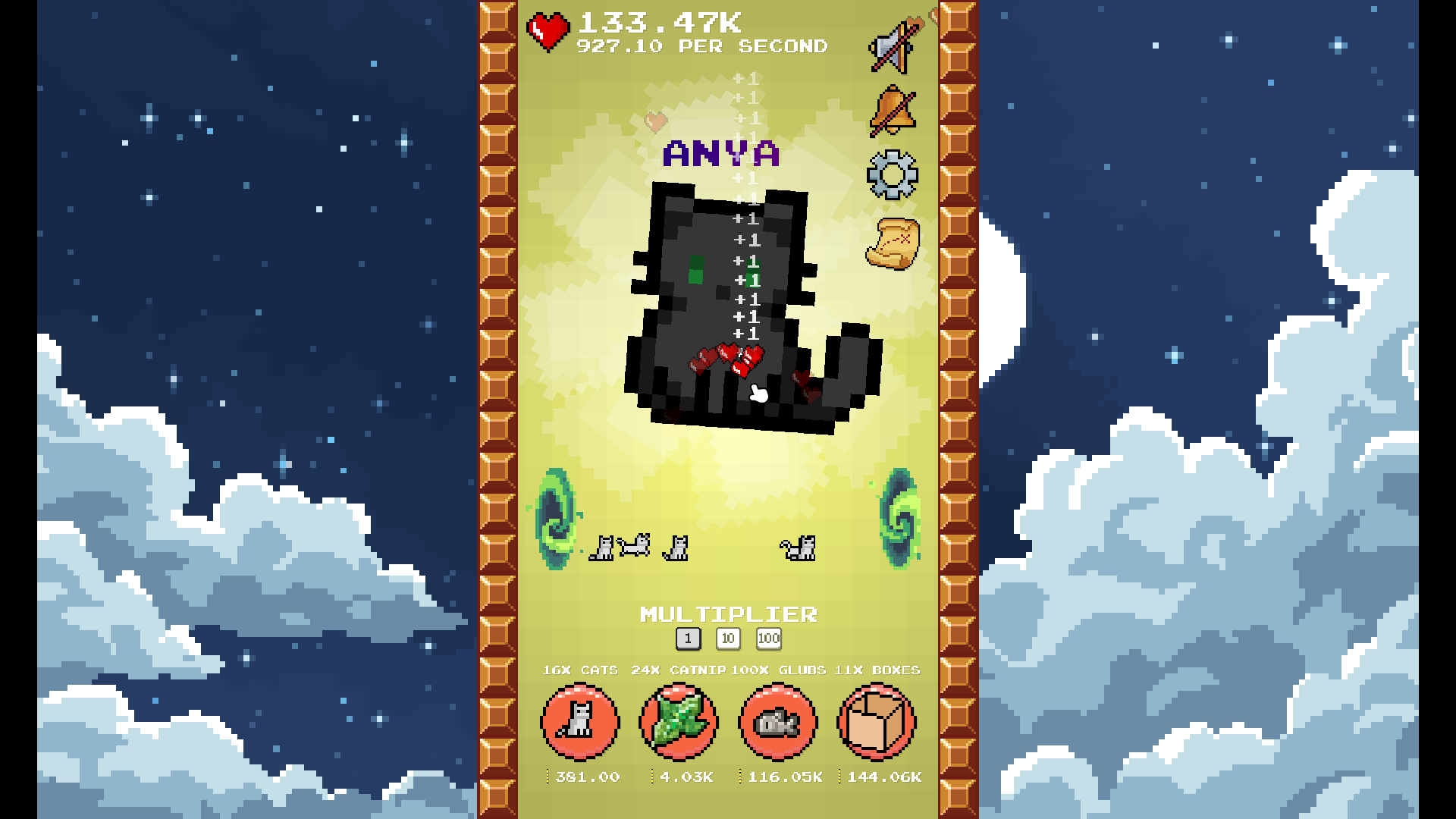Switch to the 10x multiplier
The height and width of the screenshot is (819, 1456).
click(x=728, y=639)
